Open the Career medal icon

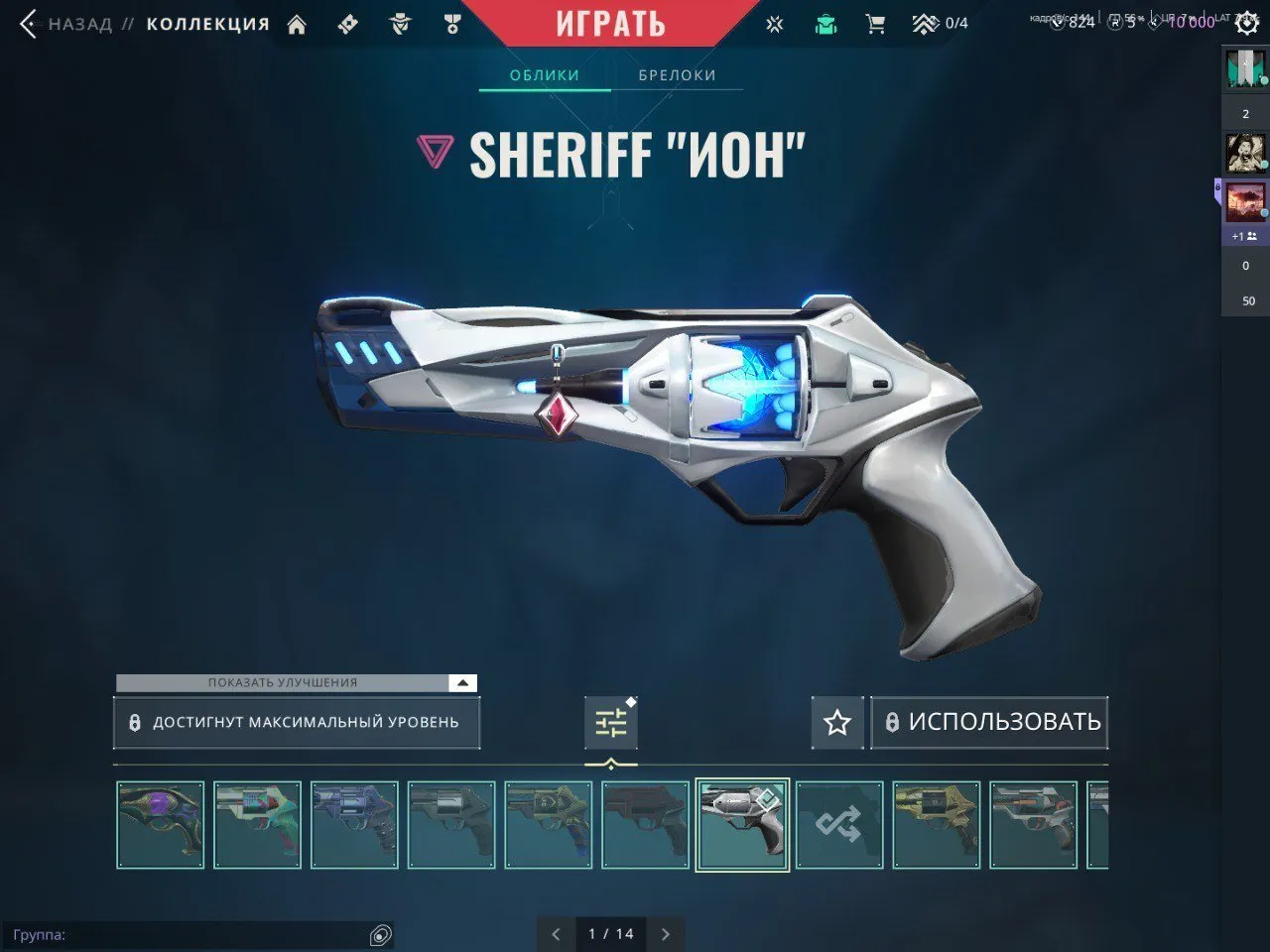pyautogui.click(x=452, y=23)
